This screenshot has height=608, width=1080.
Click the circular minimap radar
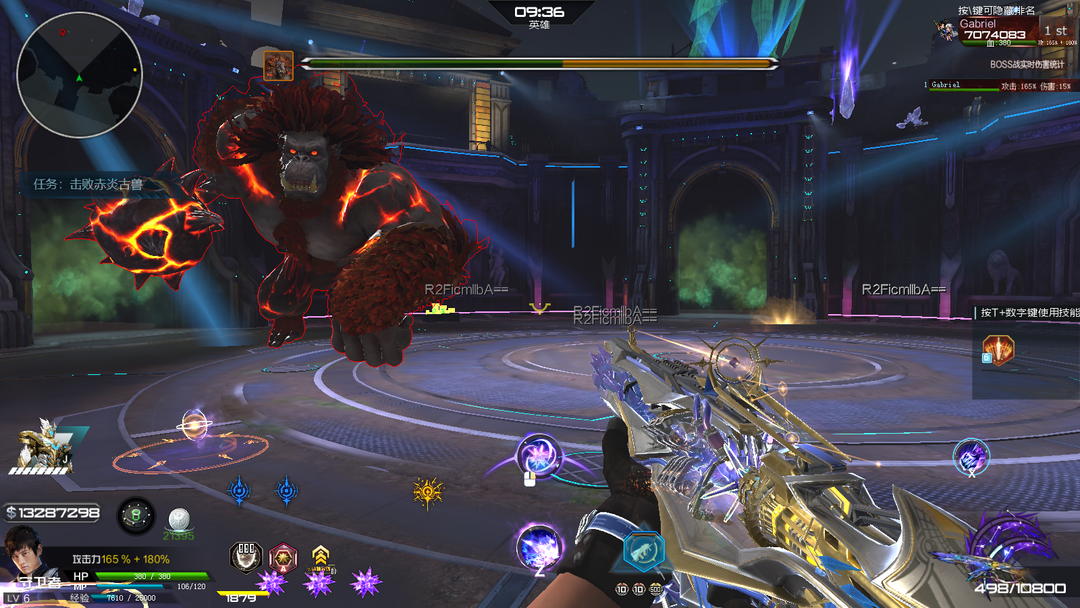pos(80,75)
